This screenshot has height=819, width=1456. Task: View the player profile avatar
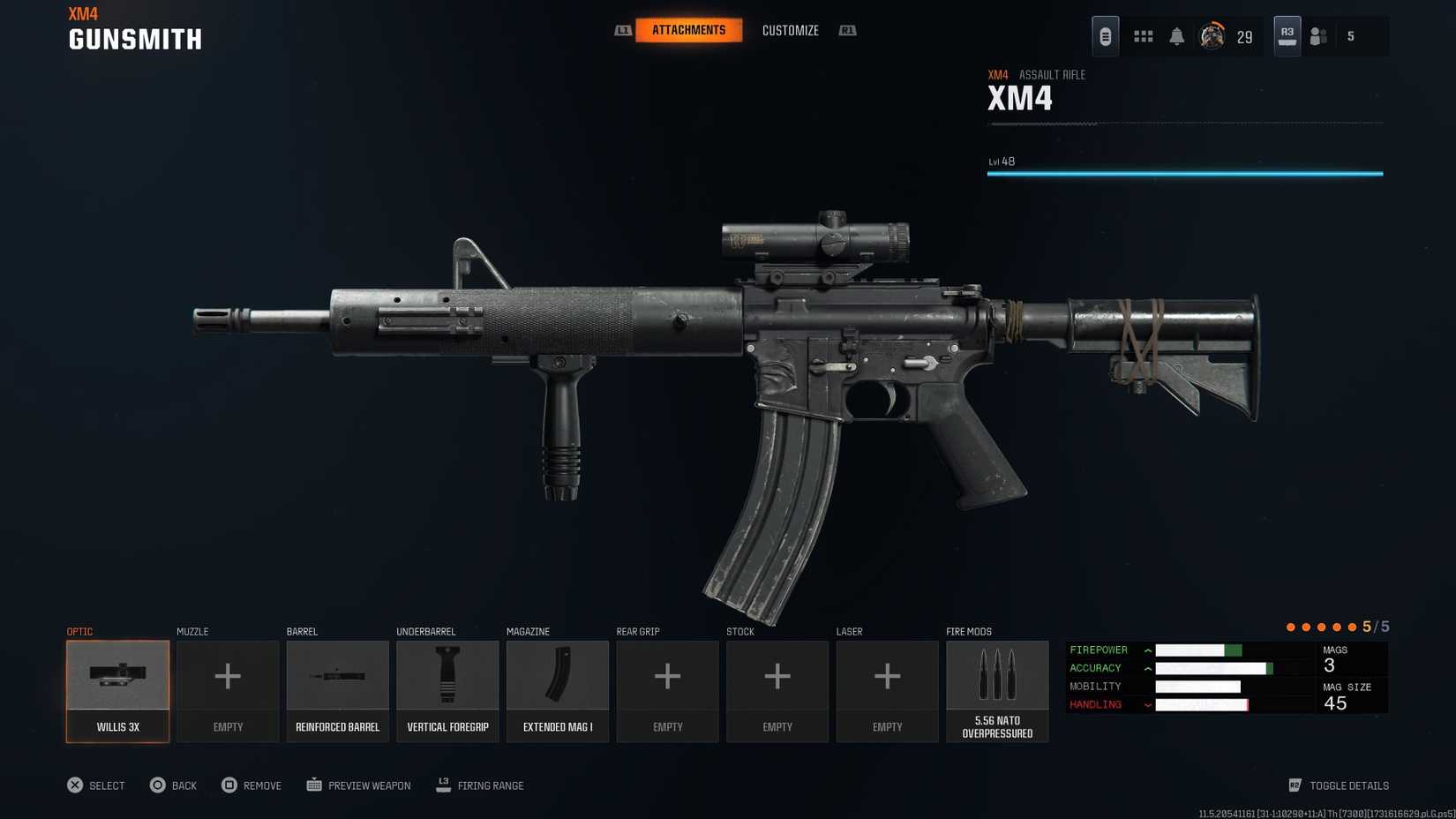pyautogui.click(x=1212, y=36)
